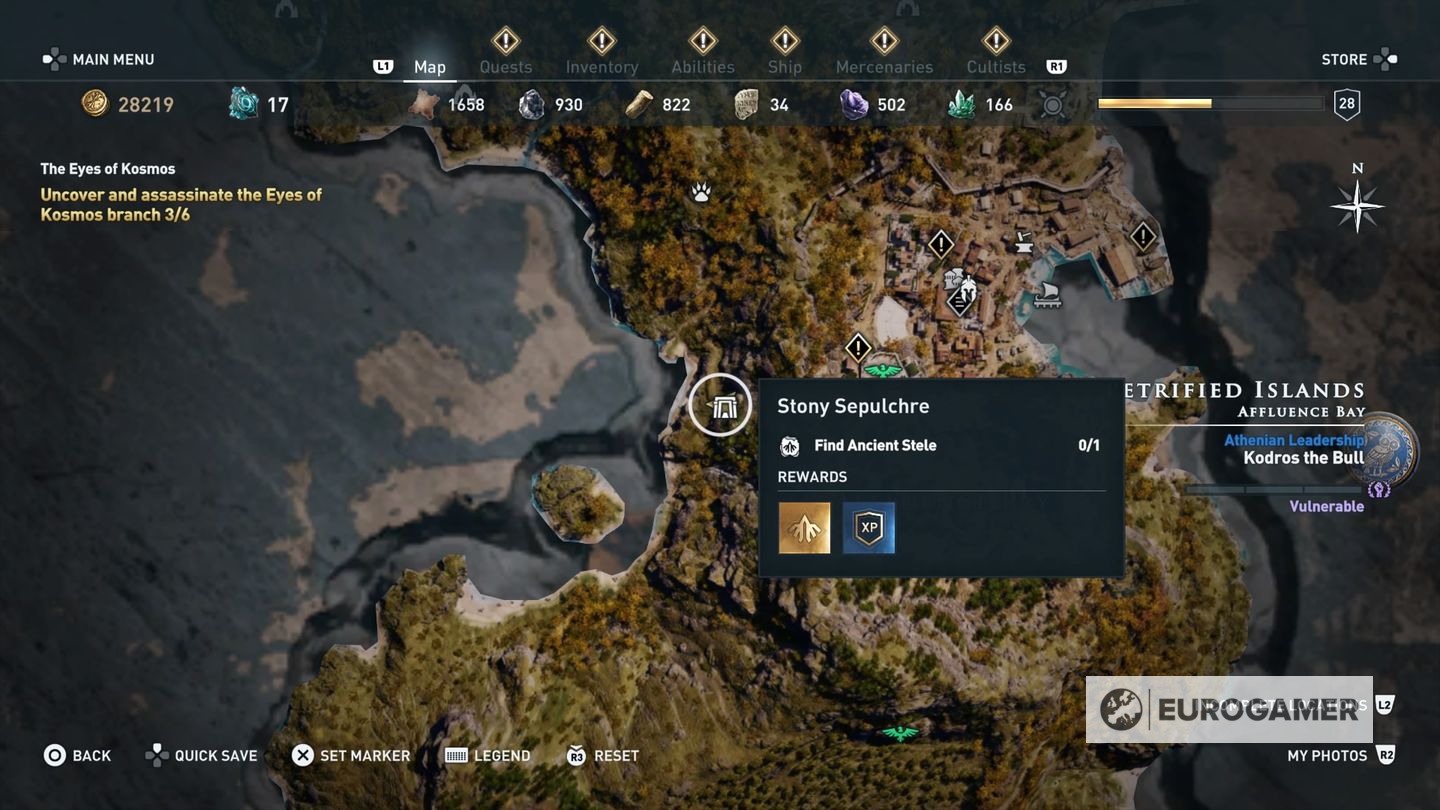Reset the map view
The image size is (1440, 810).
603,755
